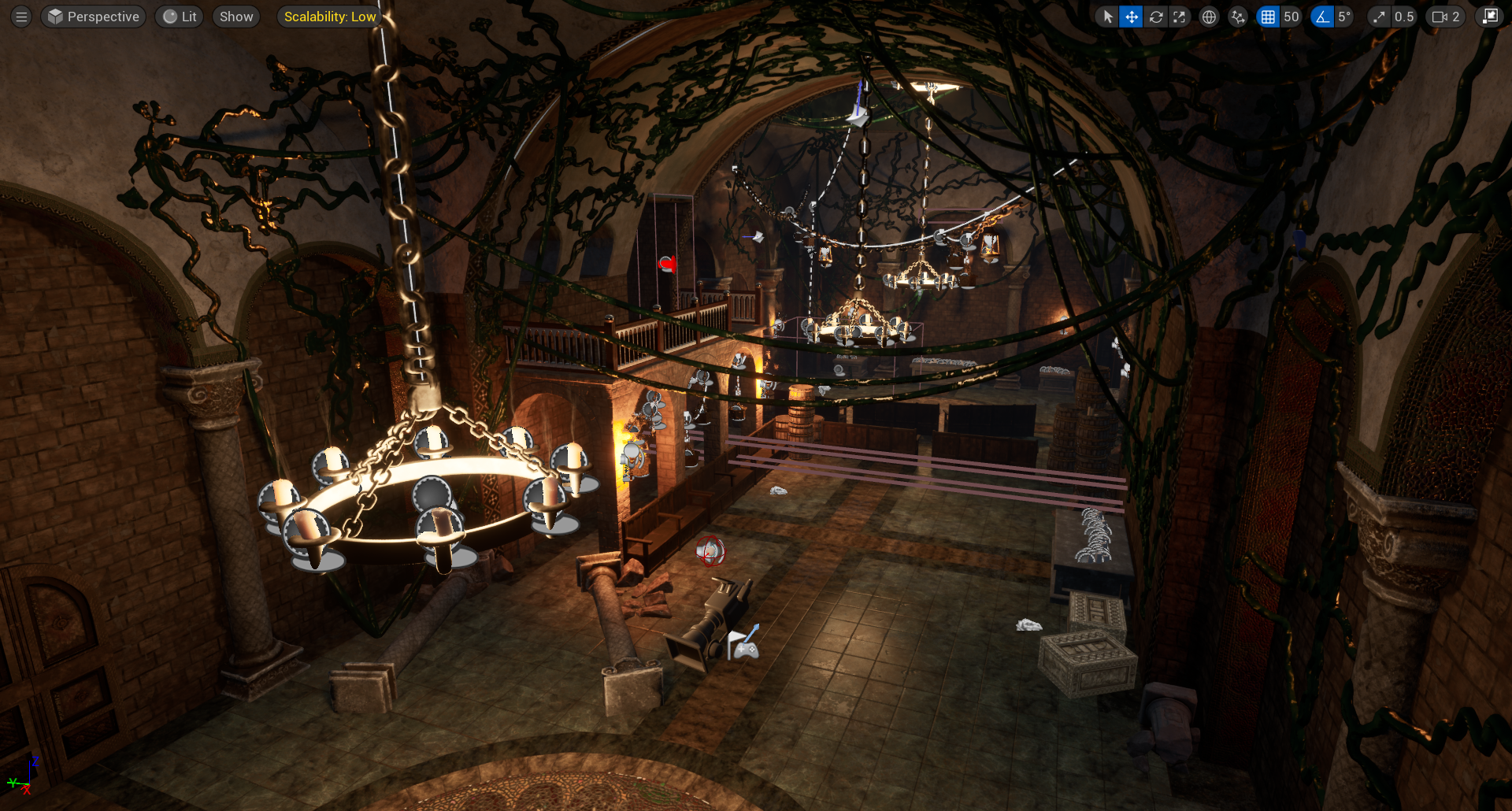Activate the select mode arrow tool

tap(1108, 17)
